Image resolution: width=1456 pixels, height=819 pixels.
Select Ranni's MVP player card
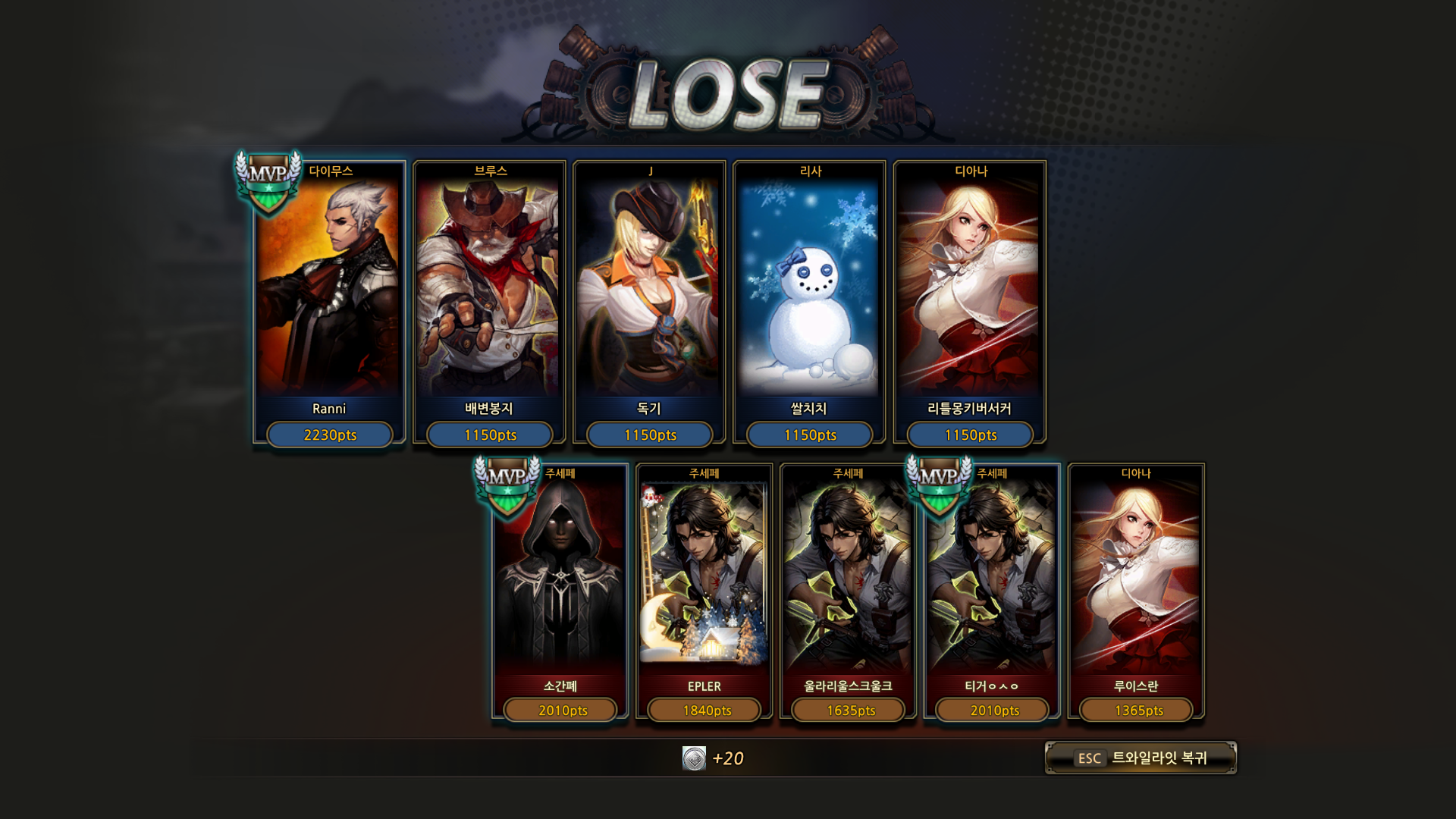pyautogui.click(x=329, y=303)
